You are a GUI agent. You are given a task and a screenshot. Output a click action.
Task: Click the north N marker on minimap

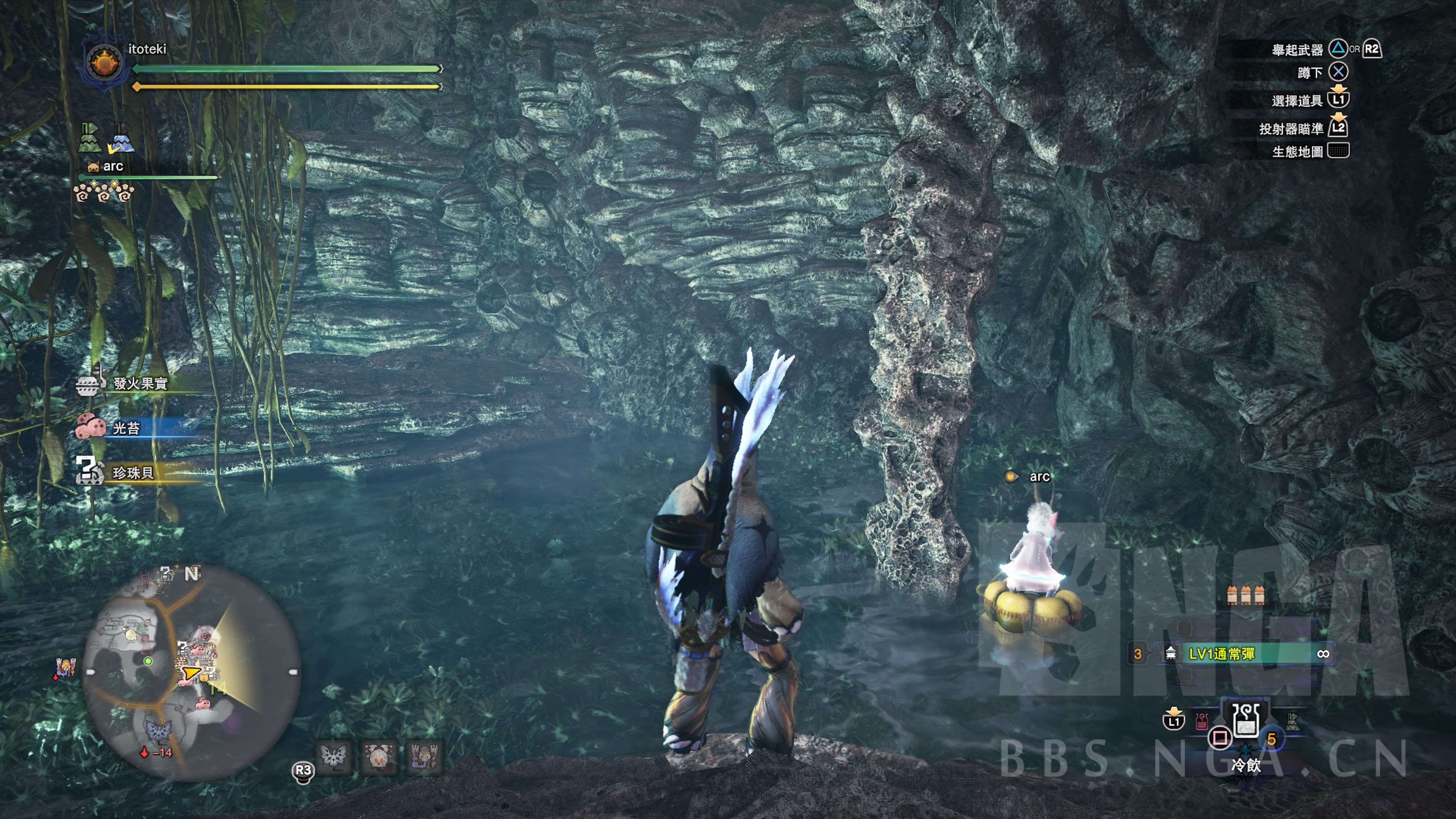tap(191, 574)
